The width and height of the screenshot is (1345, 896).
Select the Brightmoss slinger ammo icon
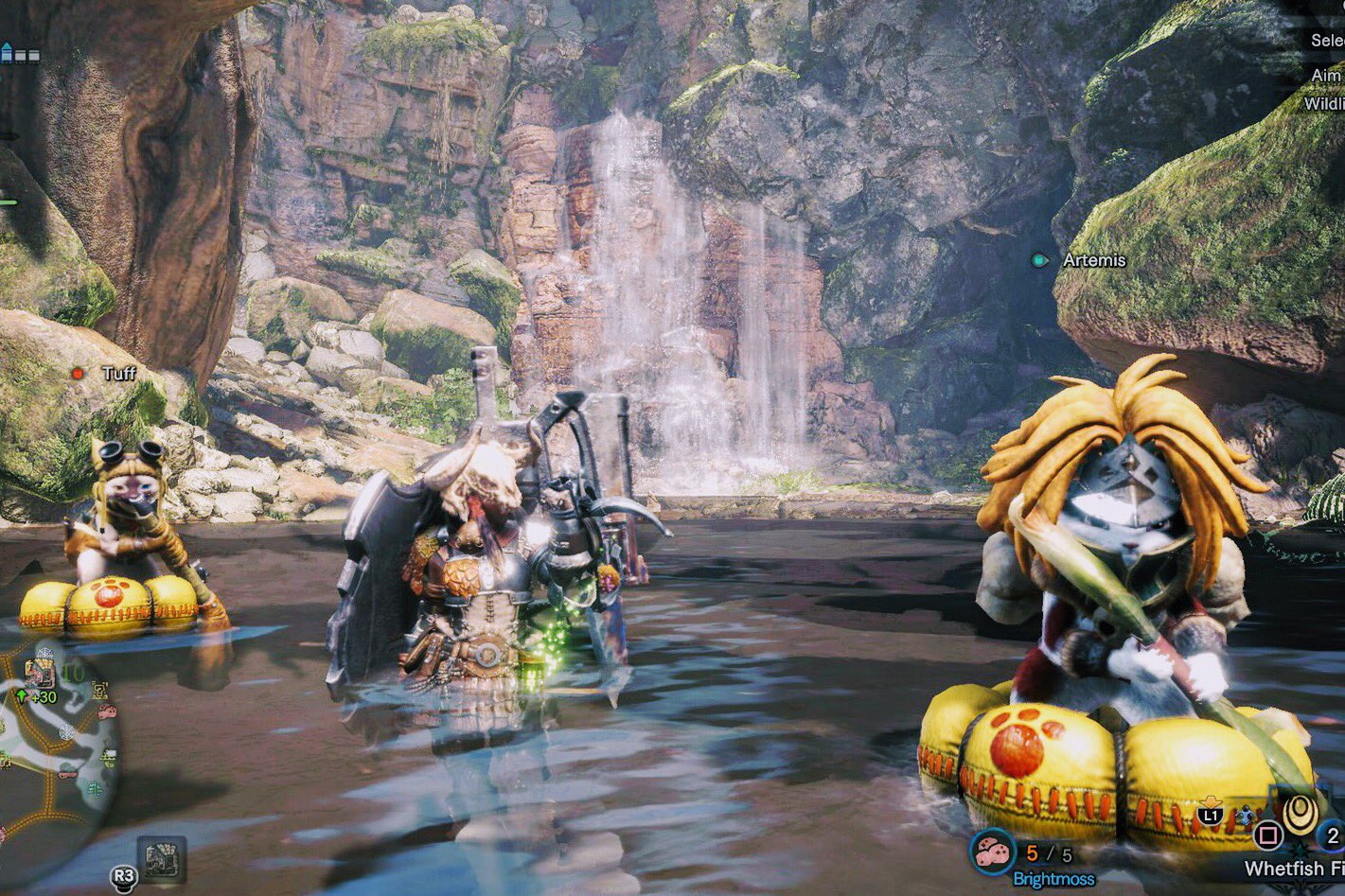993,850
